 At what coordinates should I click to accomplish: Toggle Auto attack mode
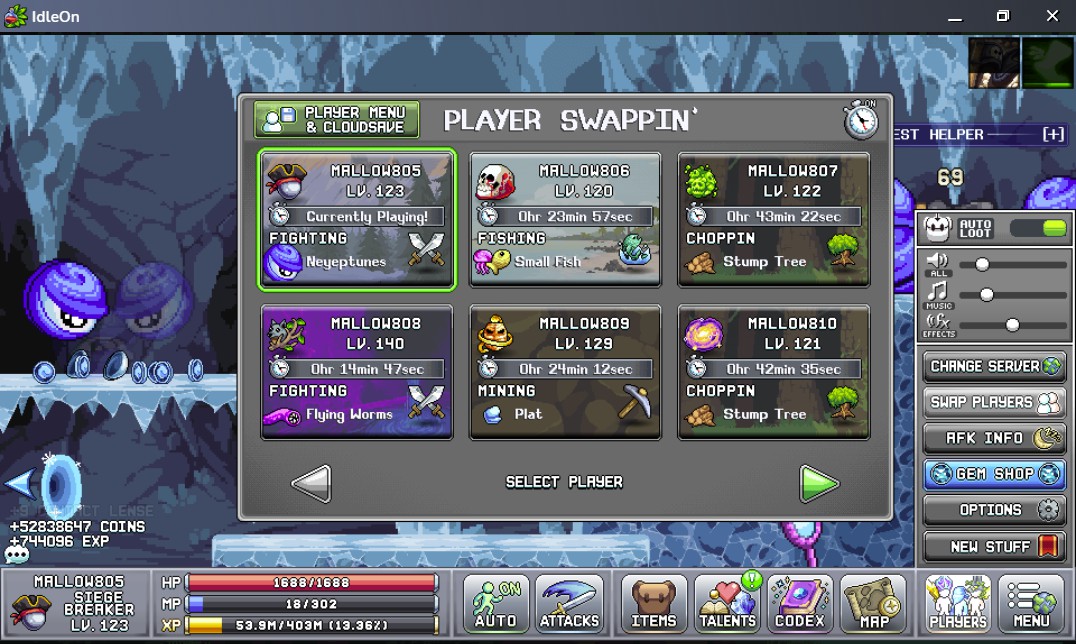(x=497, y=603)
